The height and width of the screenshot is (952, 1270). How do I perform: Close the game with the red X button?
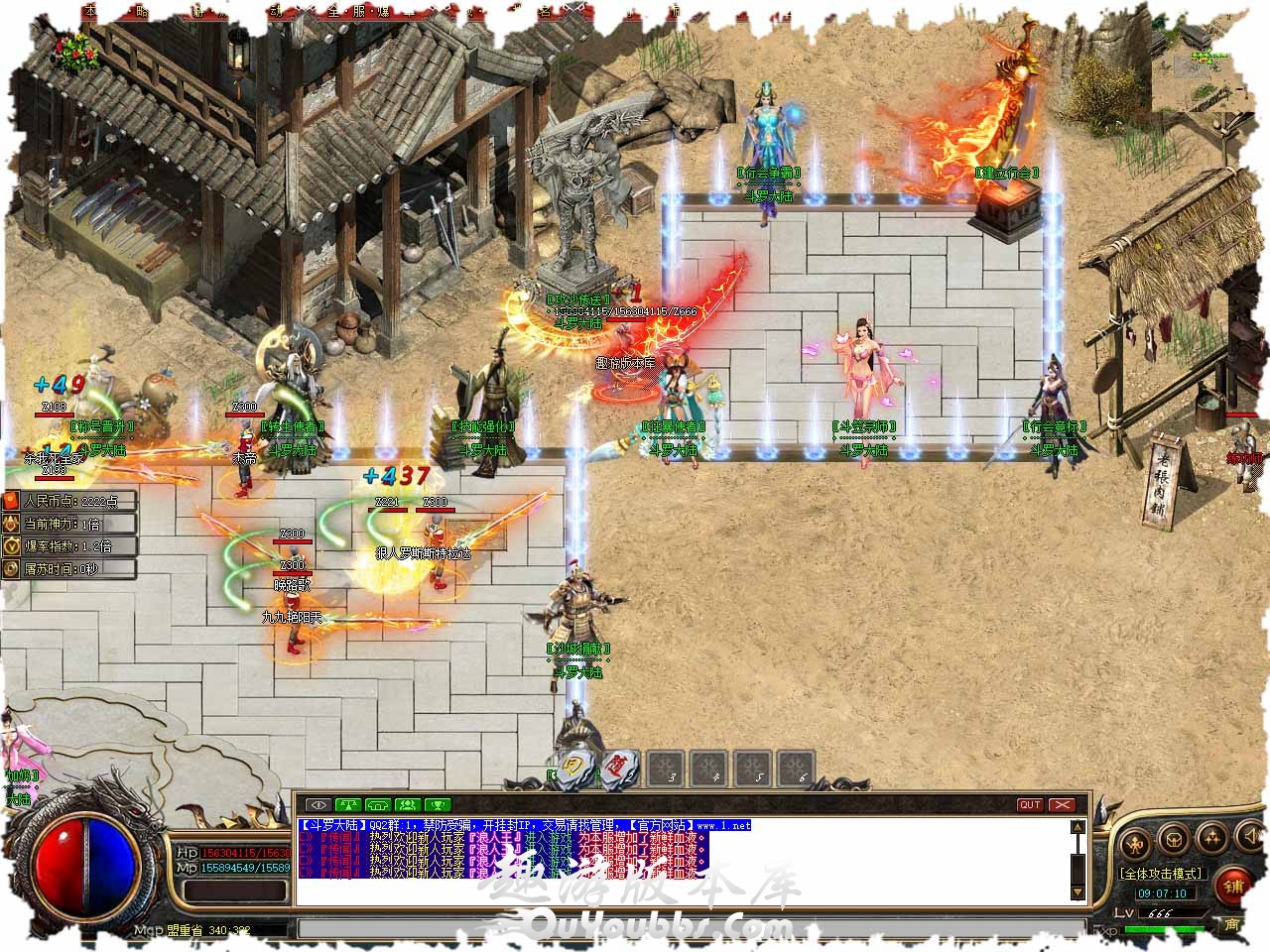1063,804
